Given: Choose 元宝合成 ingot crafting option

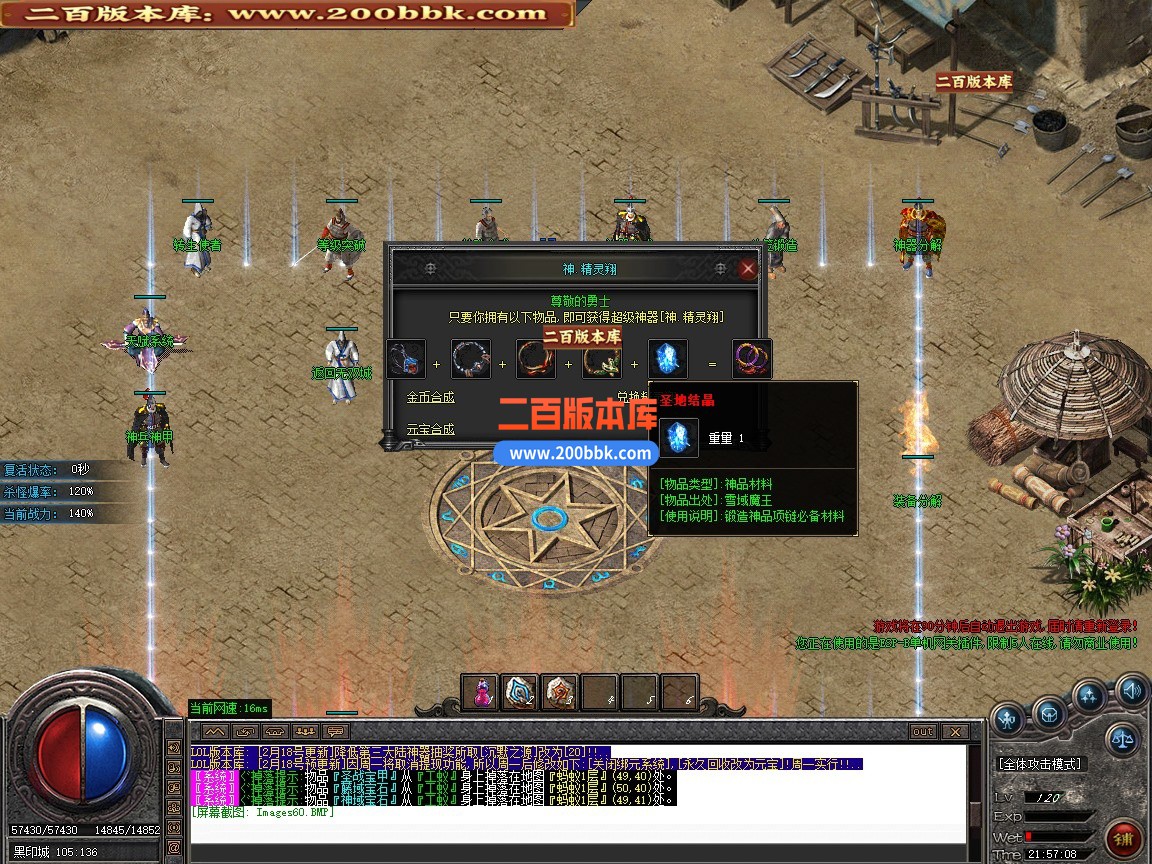Looking at the screenshot, I should 430,429.
